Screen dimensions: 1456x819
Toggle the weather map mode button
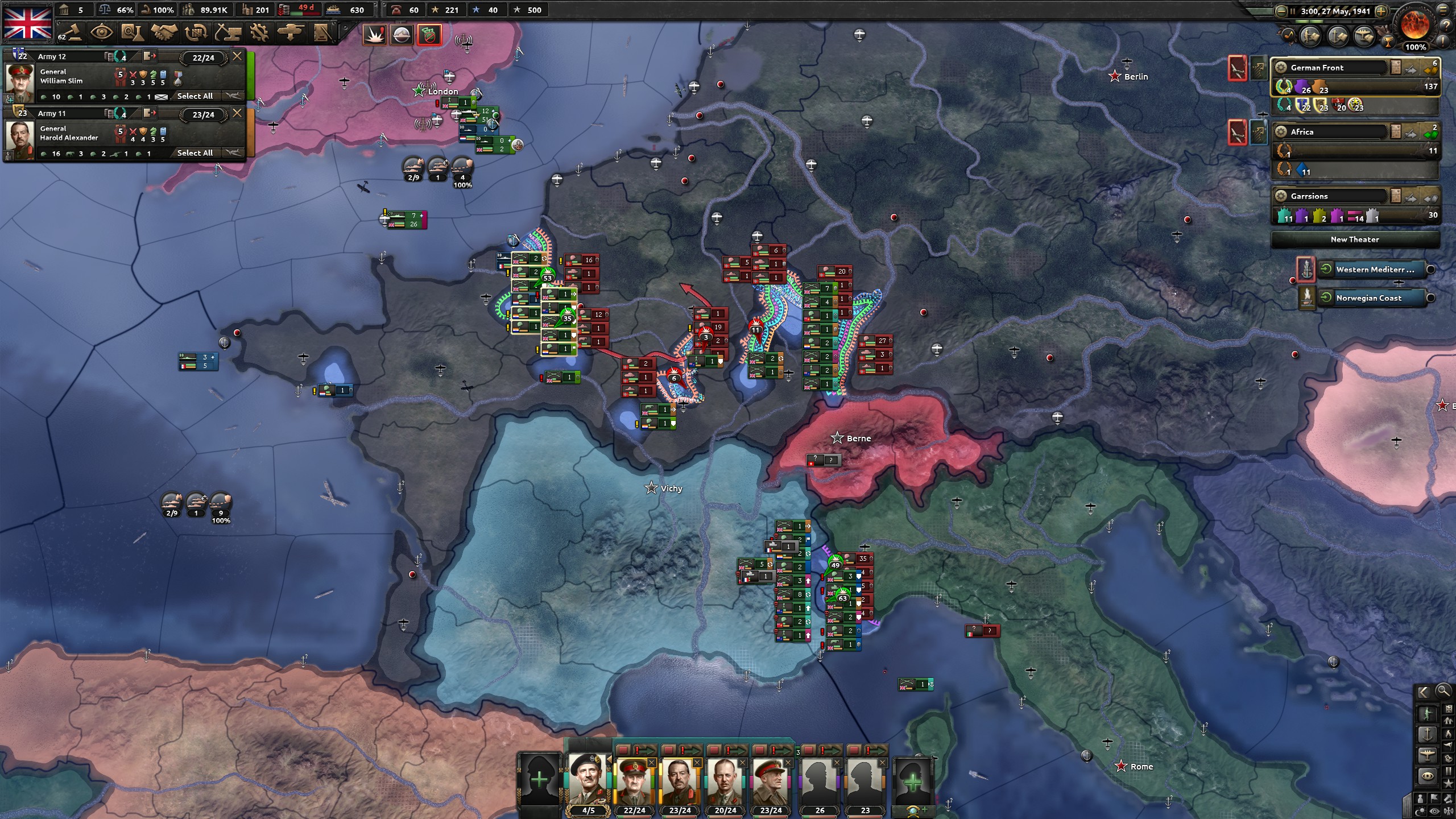pos(402,35)
